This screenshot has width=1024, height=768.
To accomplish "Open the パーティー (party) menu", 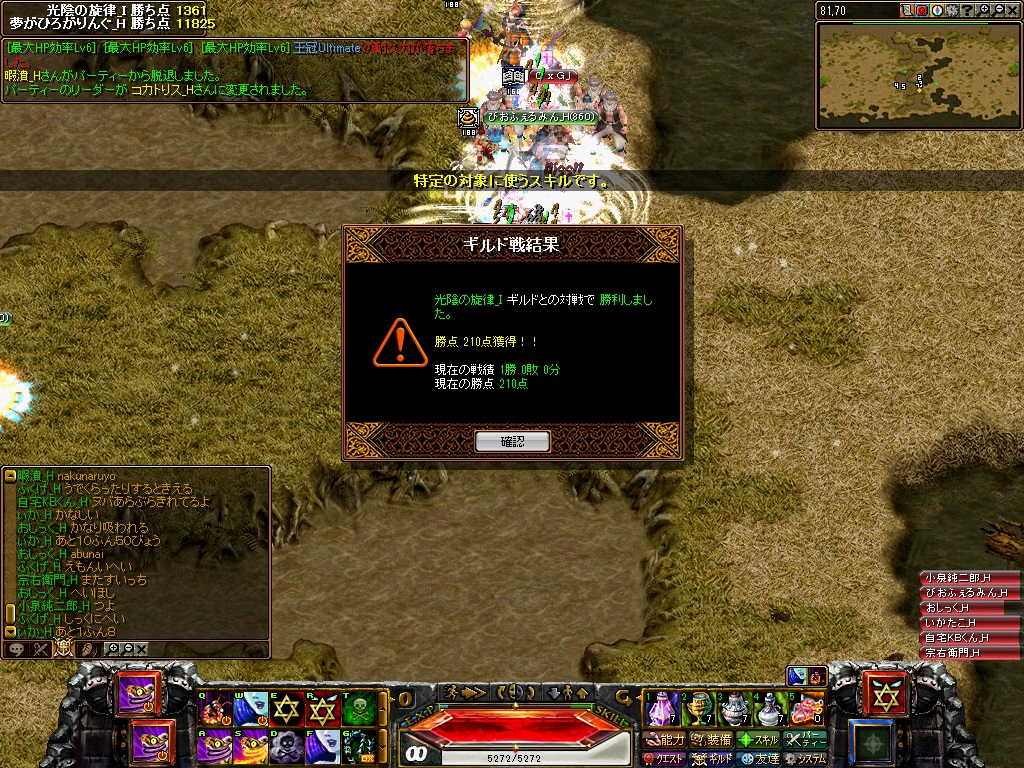I will [806, 740].
